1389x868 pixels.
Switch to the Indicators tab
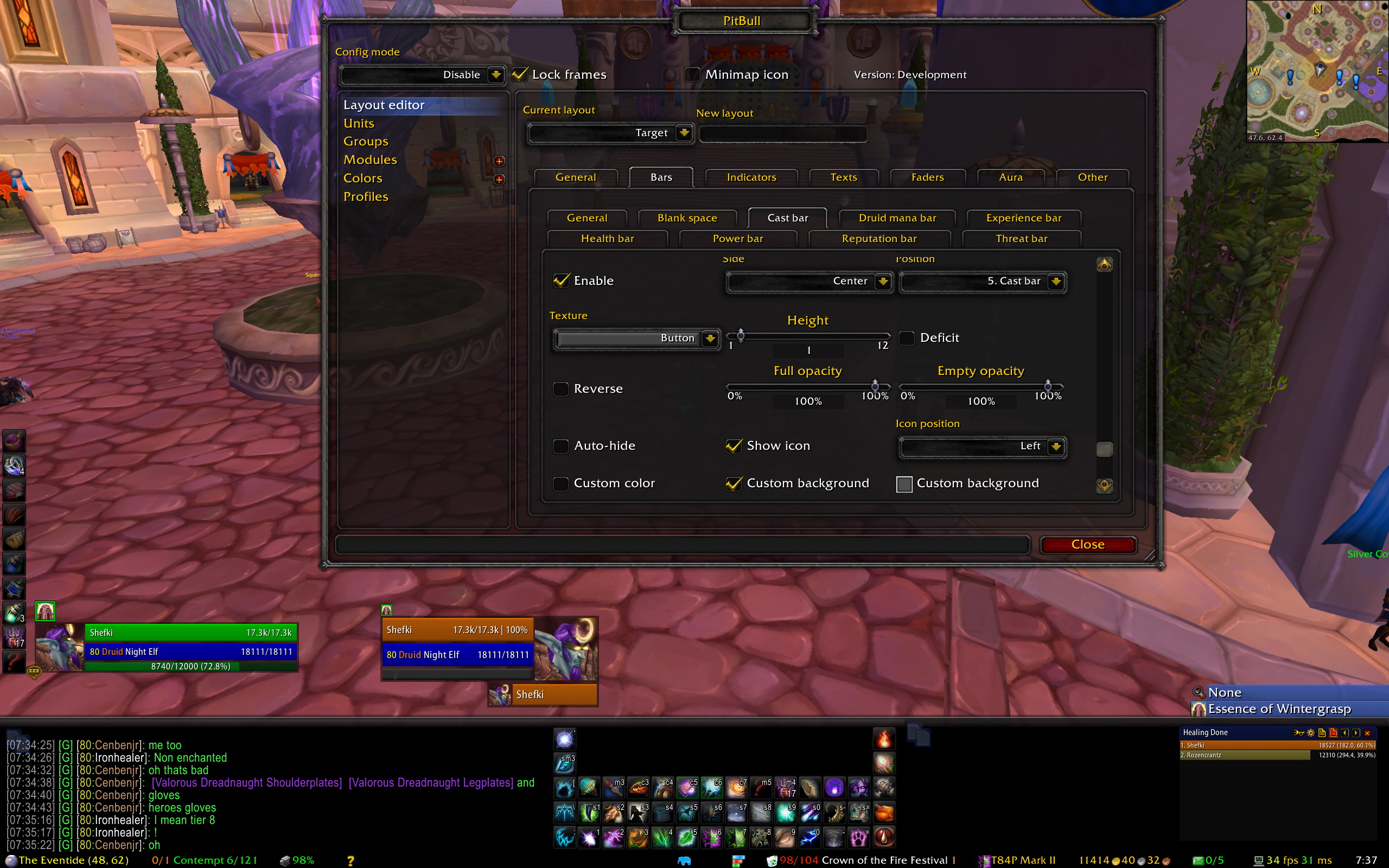[751, 177]
